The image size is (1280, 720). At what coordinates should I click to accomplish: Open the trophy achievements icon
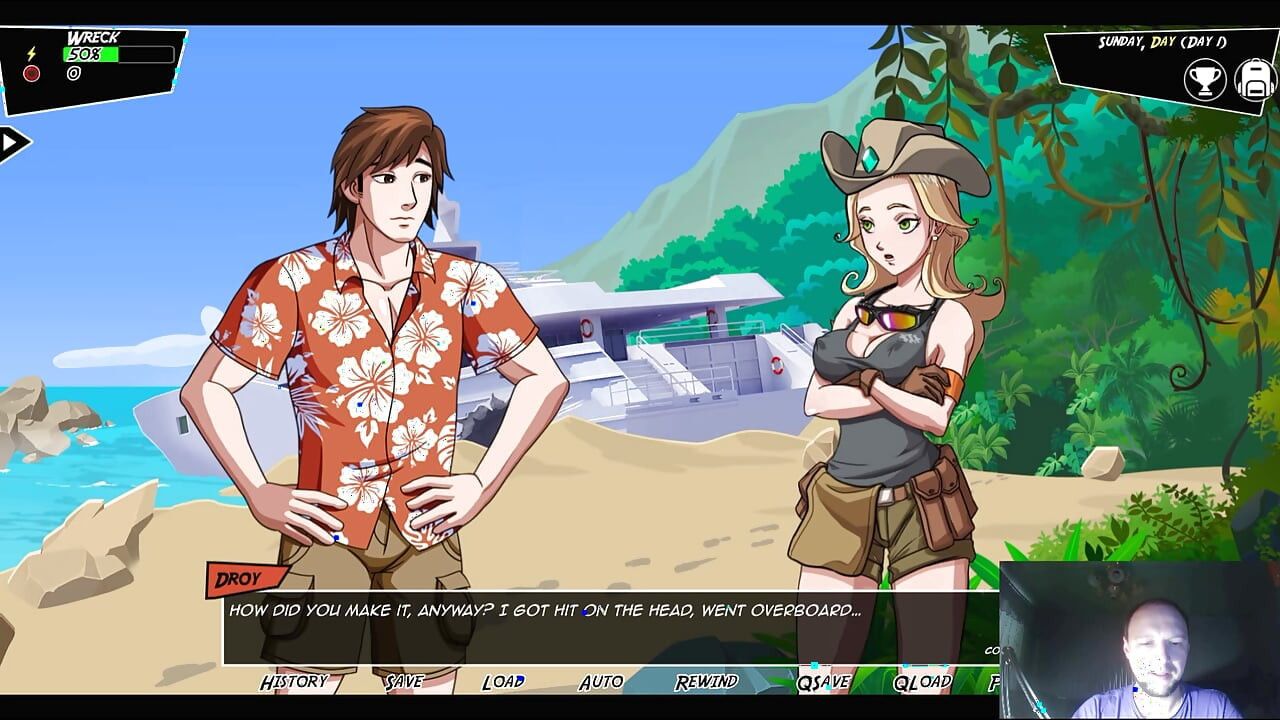(x=1205, y=80)
